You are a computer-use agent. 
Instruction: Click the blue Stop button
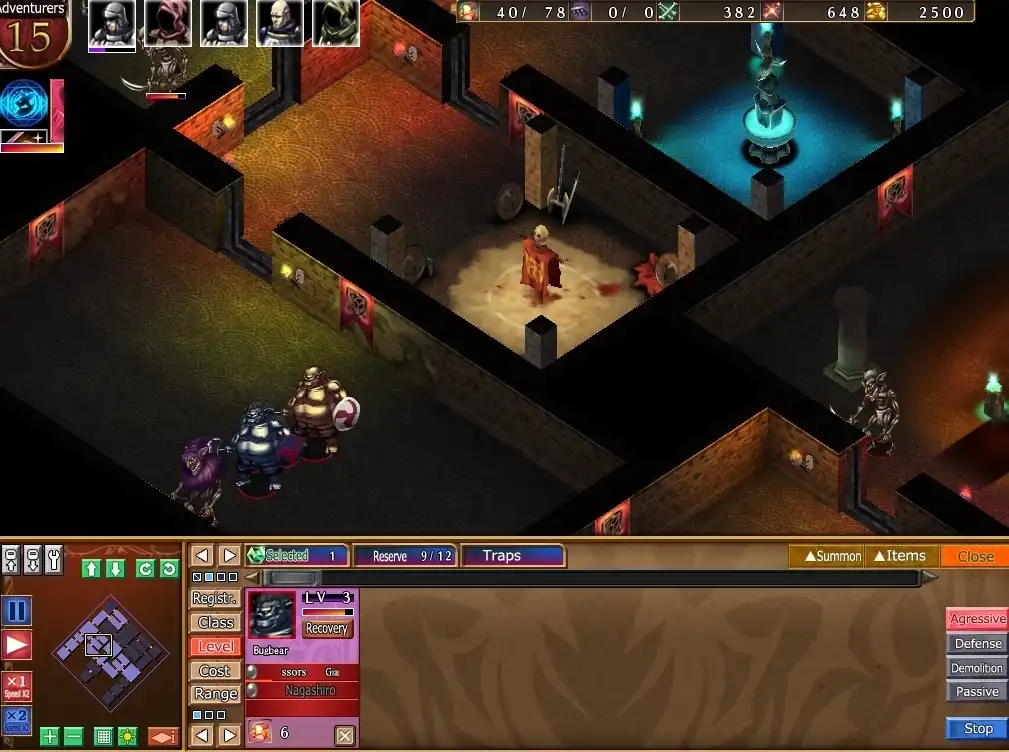click(977, 729)
